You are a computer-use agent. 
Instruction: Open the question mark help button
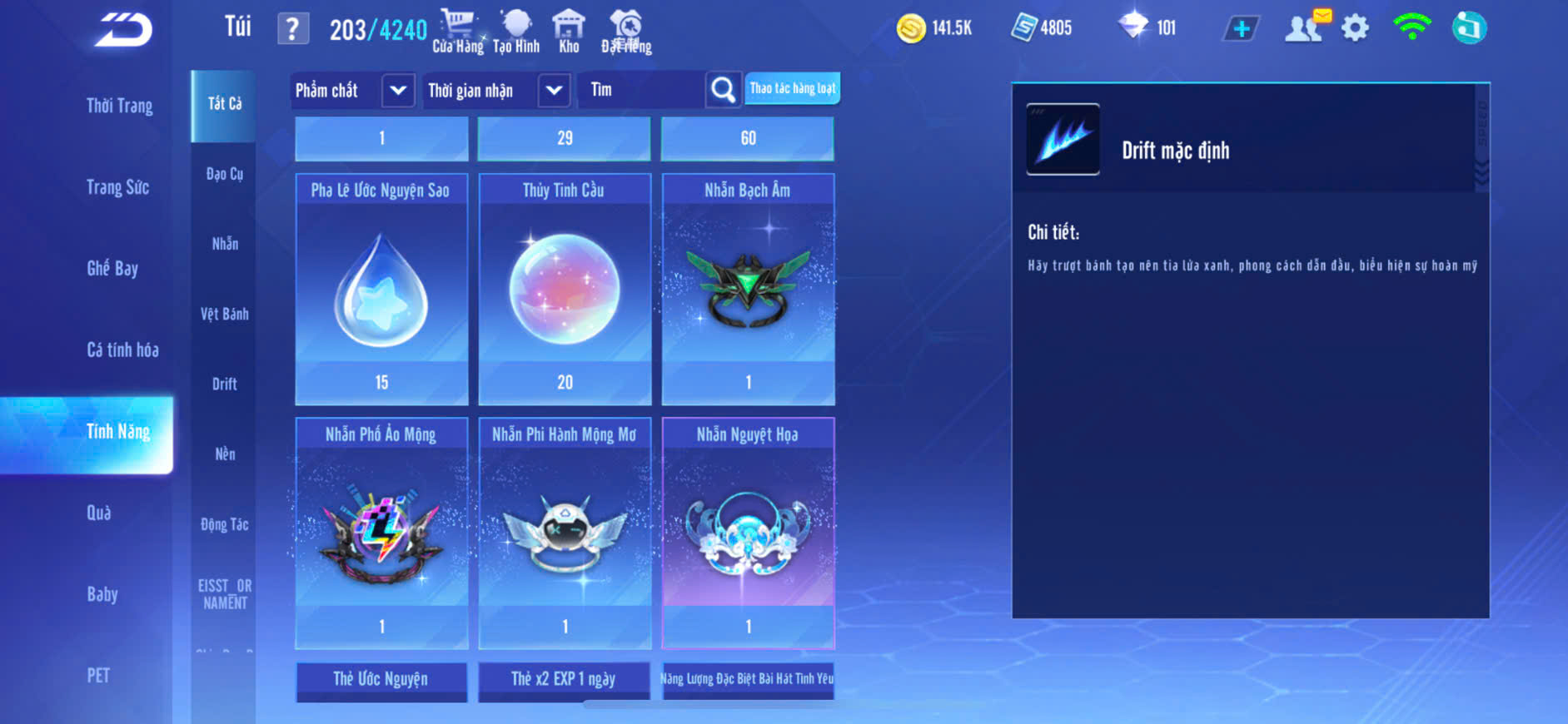[292, 29]
